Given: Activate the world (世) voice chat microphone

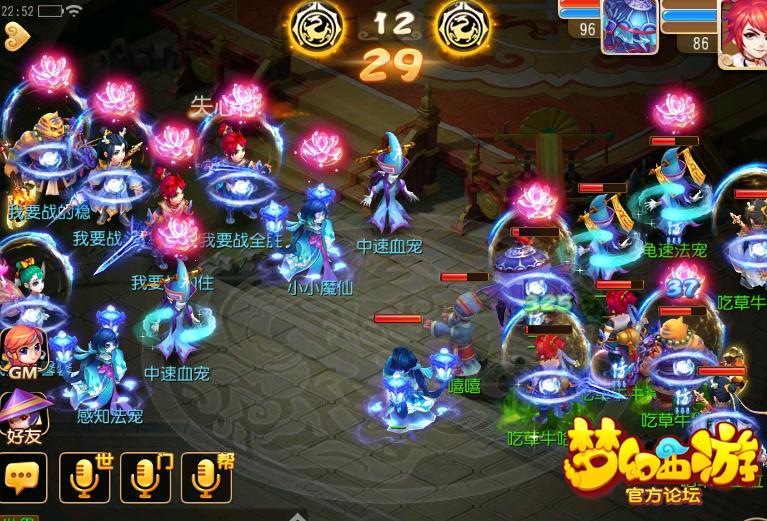Looking at the screenshot, I should click(85, 478).
